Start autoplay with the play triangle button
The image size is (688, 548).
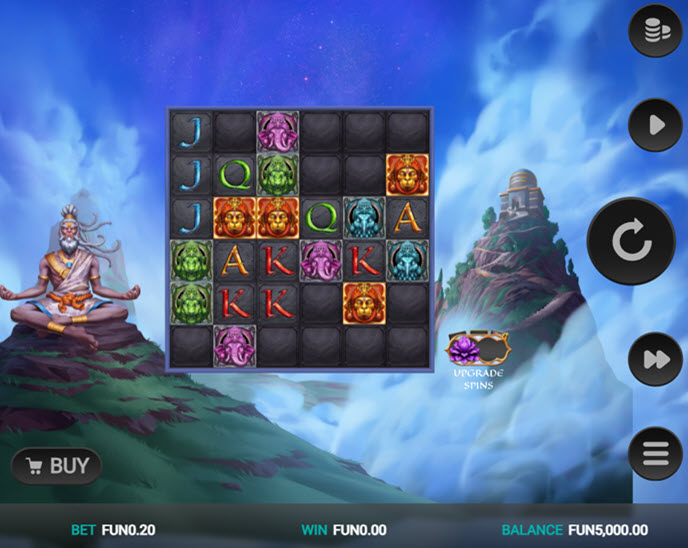[x=654, y=125]
